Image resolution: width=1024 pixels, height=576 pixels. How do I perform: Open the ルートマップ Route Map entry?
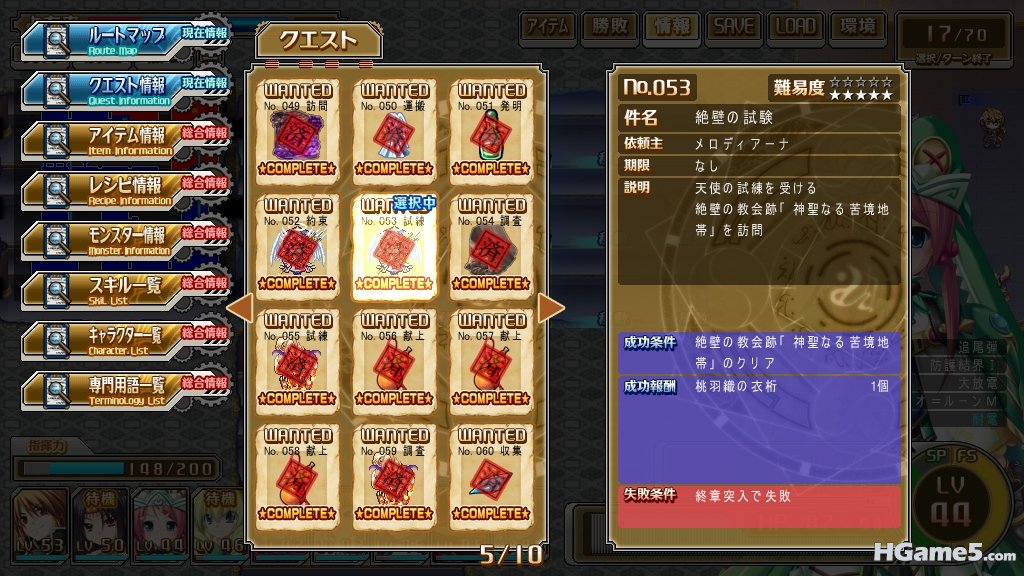tap(125, 39)
